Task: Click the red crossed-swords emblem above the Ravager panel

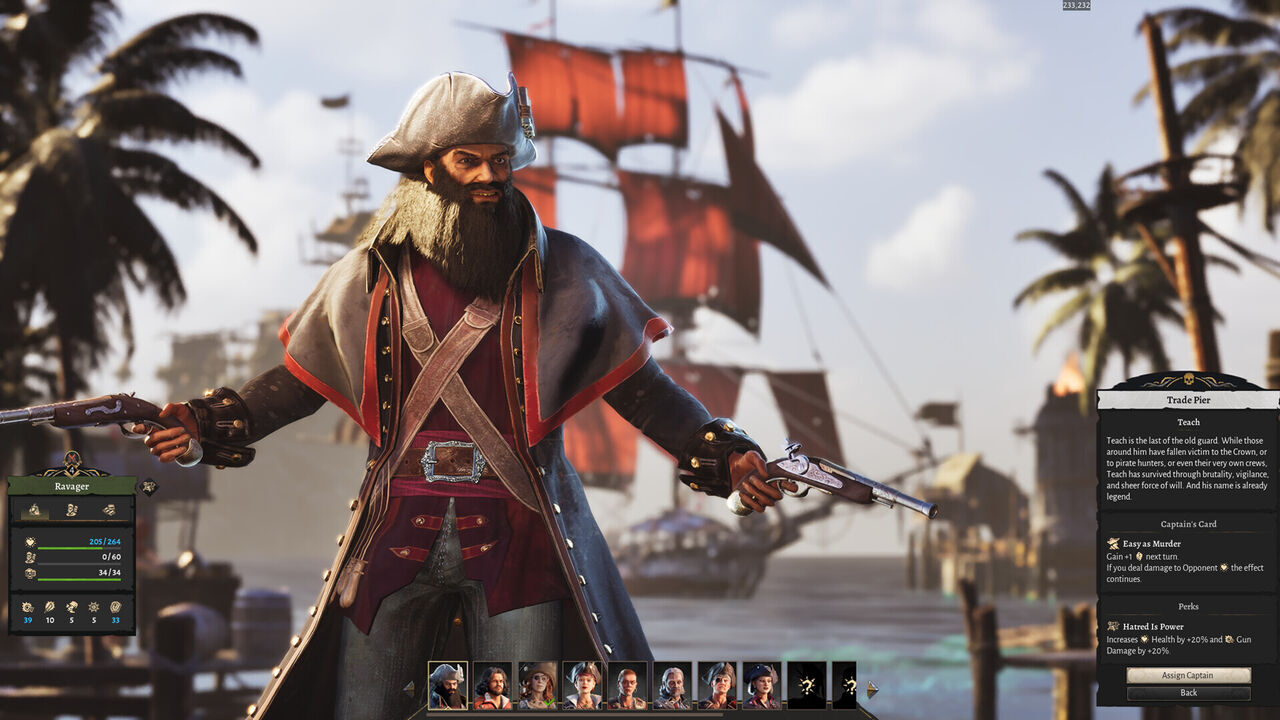Action: click(x=71, y=459)
